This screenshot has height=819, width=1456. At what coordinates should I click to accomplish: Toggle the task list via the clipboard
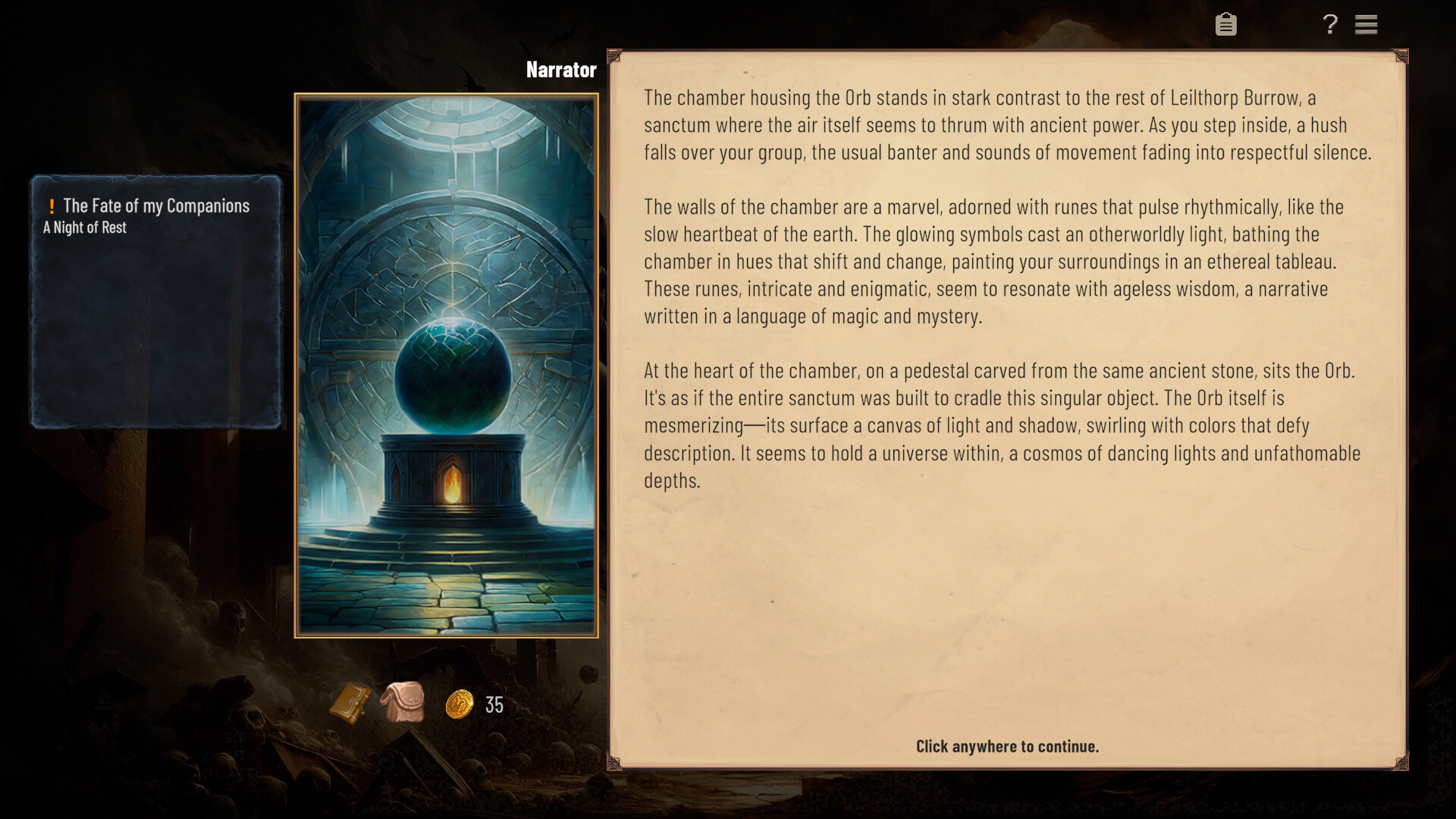(x=1226, y=24)
